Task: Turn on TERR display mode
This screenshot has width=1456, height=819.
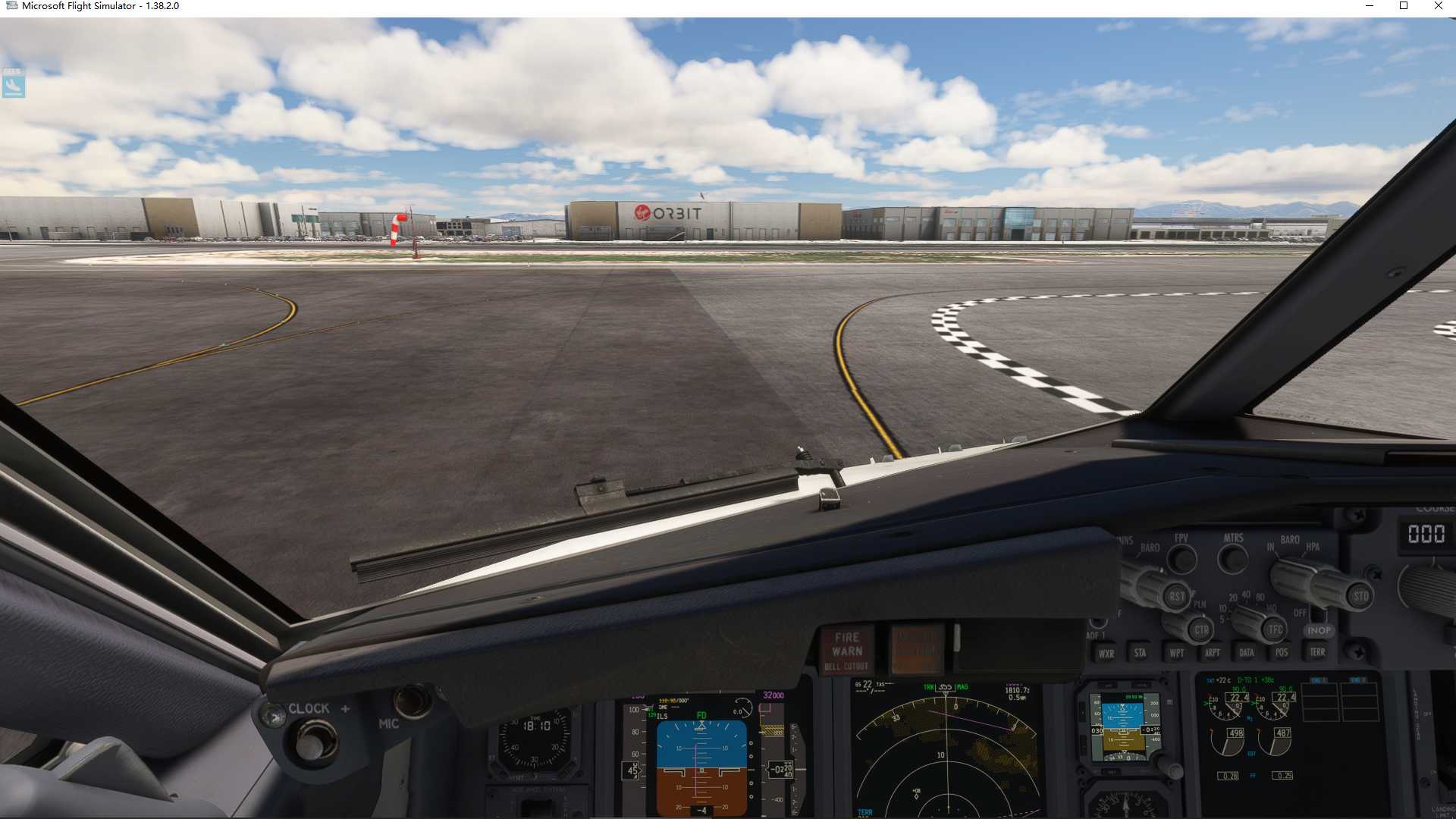Action: 1318,653
